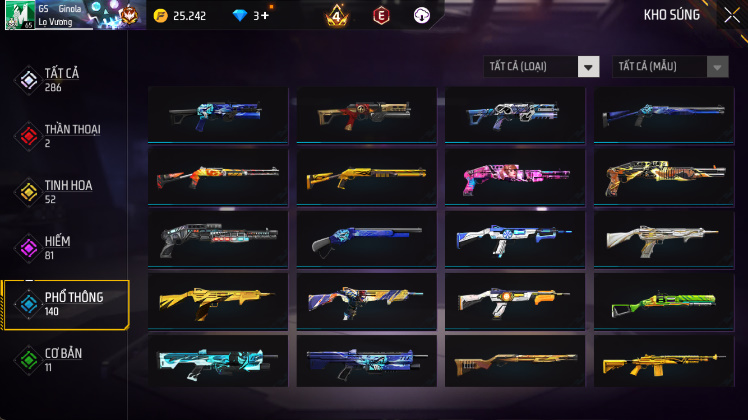Open the gold crown rank badge

(337, 16)
